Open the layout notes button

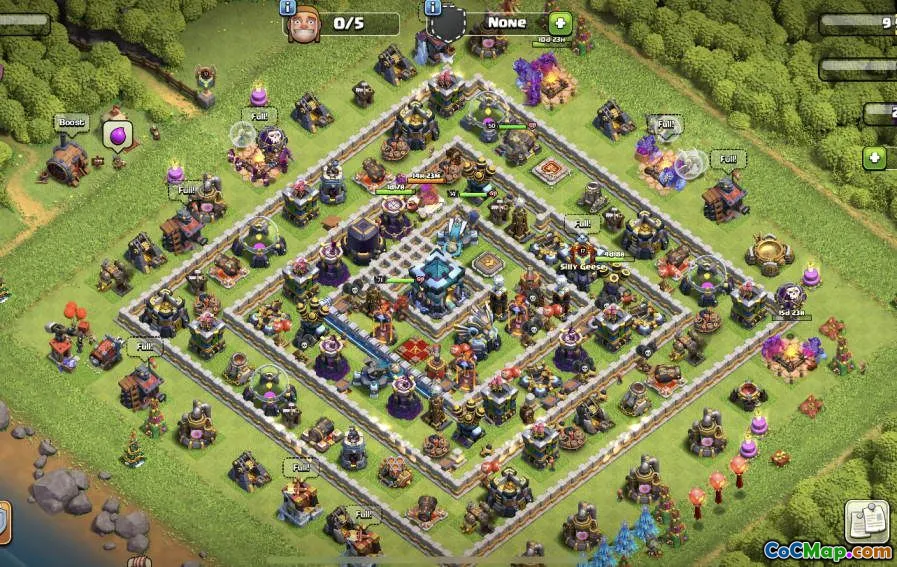(x=866, y=520)
